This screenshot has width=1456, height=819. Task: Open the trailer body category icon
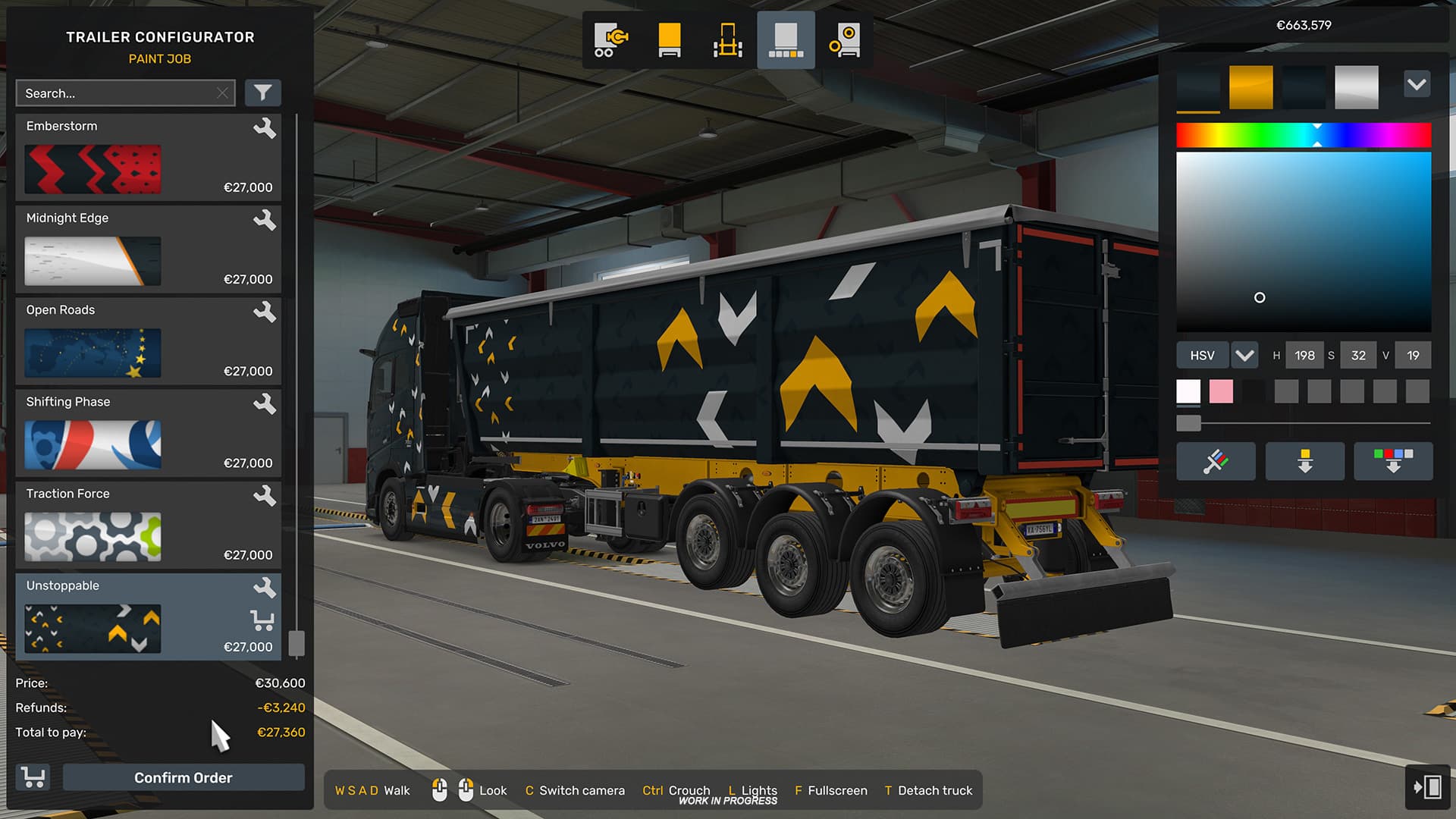[x=668, y=39]
